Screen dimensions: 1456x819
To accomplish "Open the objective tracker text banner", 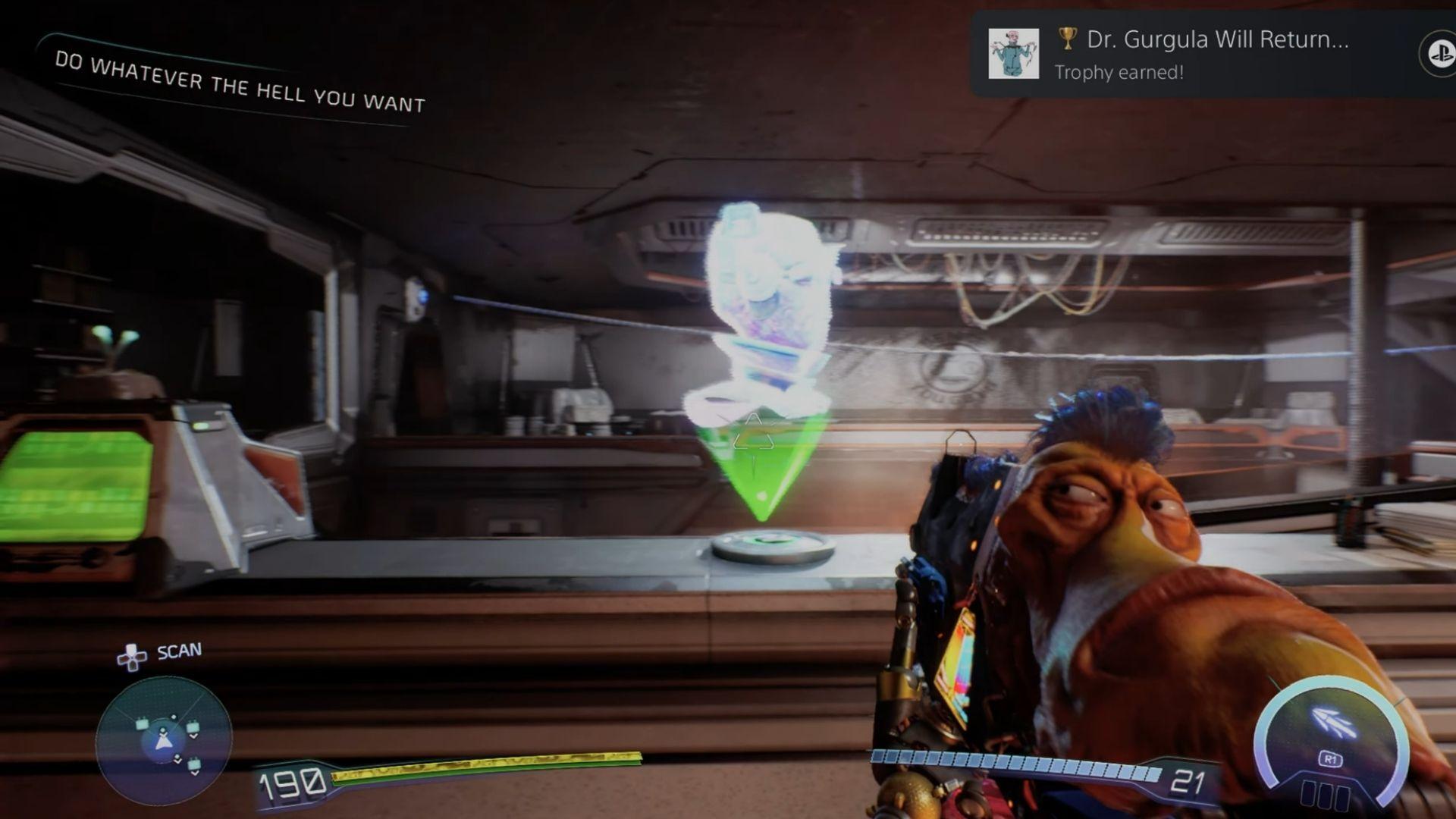I will 240,82.
